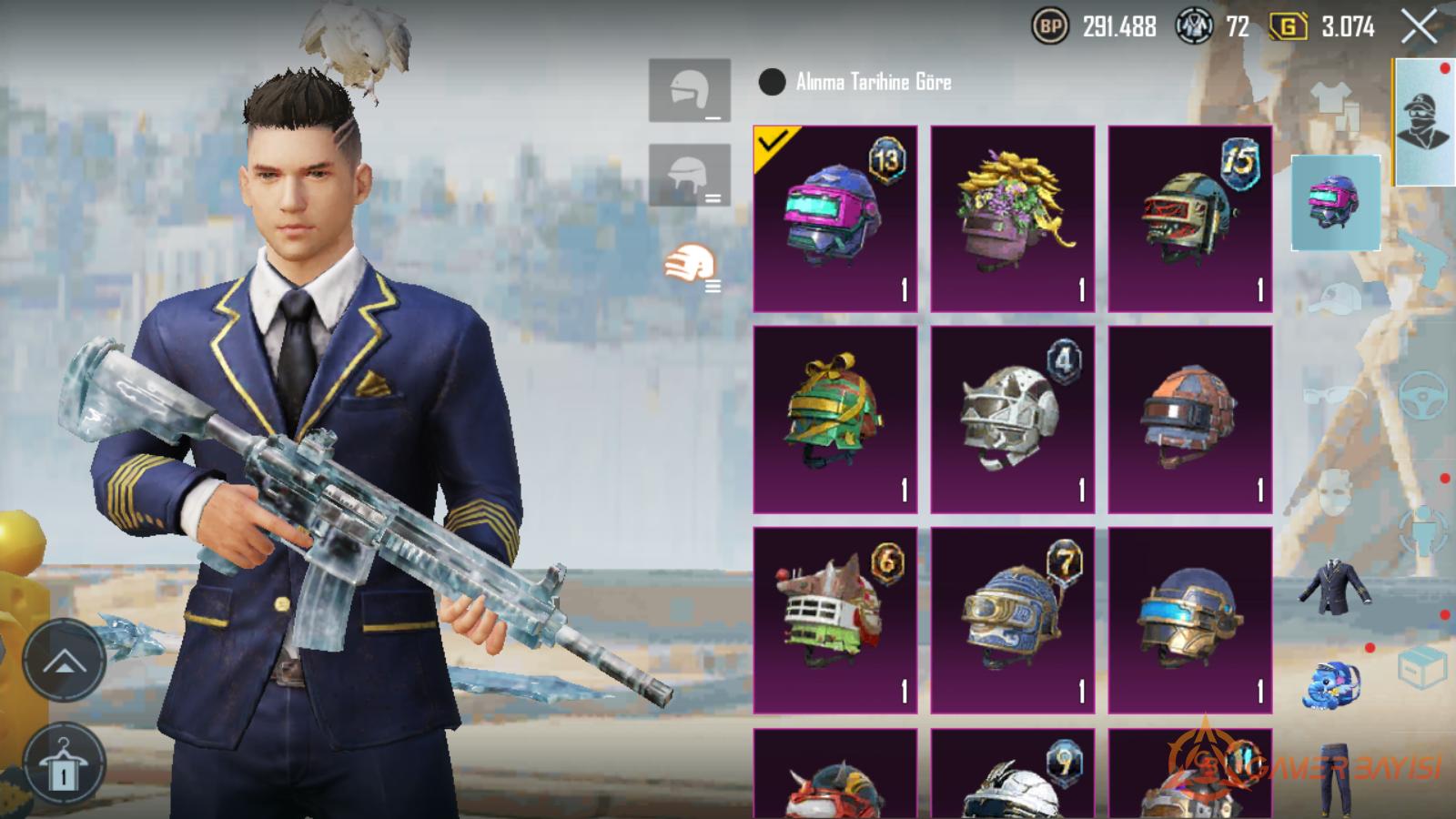The width and height of the screenshot is (1456, 819).
Task: Select the white bone helmet level 4
Action: [x=1012, y=420]
